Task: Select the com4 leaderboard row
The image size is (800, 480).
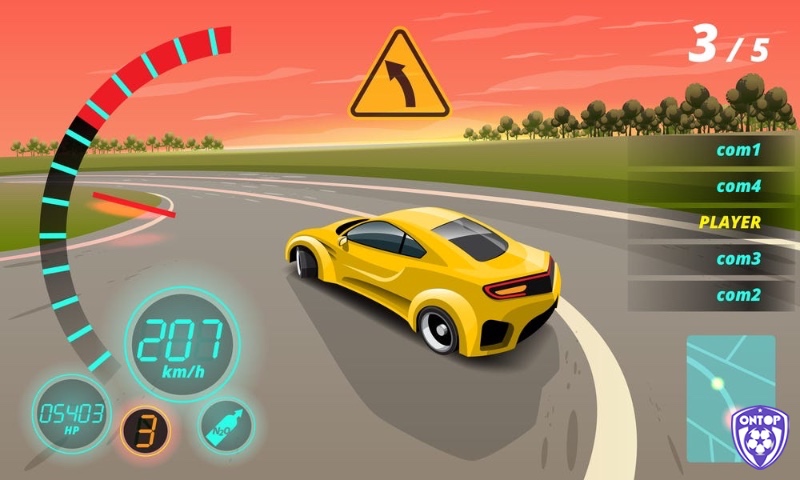Action: pyautogui.click(x=712, y=187)
